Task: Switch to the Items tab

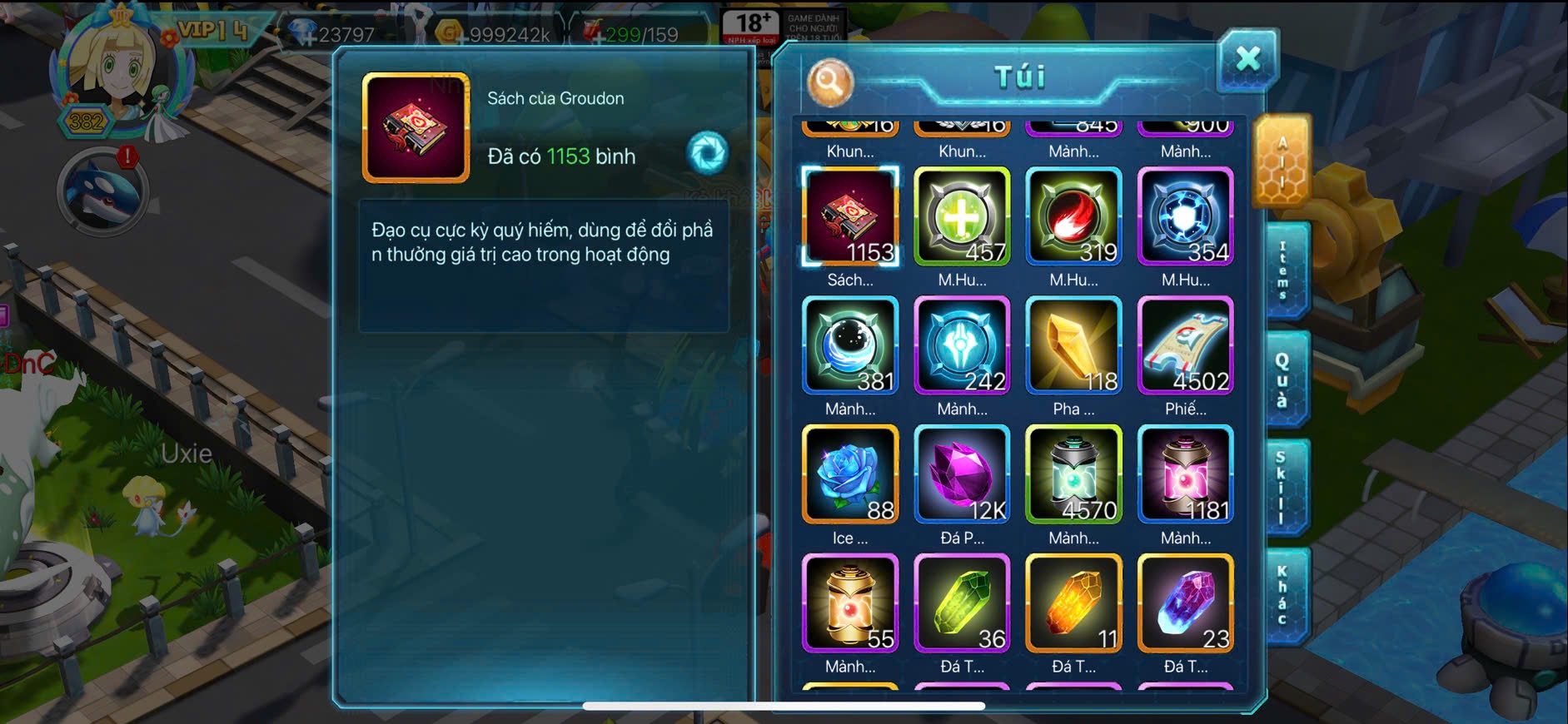Action: [1283, 271]
